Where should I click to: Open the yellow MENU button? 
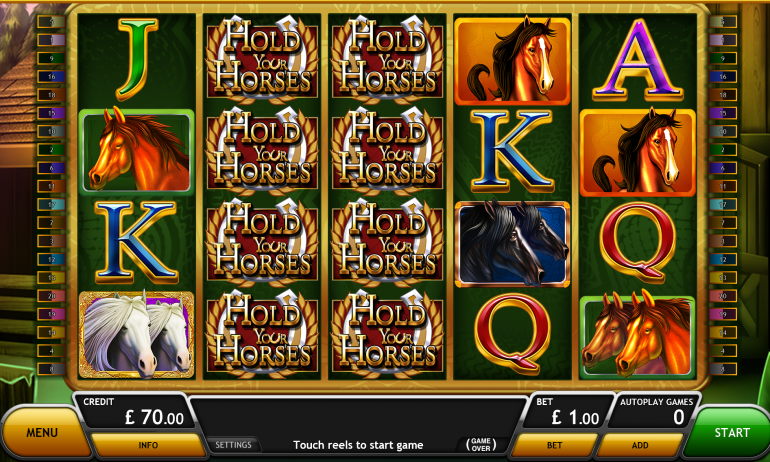click(42, 433)
